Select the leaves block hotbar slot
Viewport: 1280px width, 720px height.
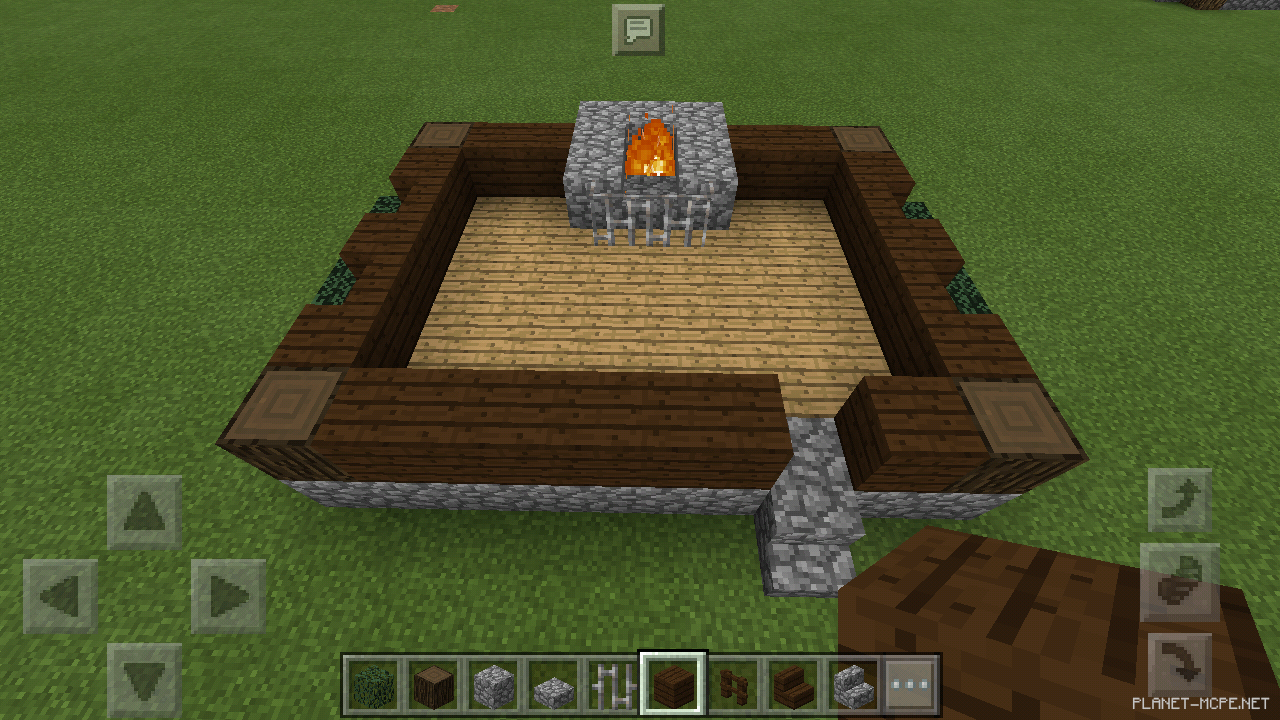[x=373, y=686]
